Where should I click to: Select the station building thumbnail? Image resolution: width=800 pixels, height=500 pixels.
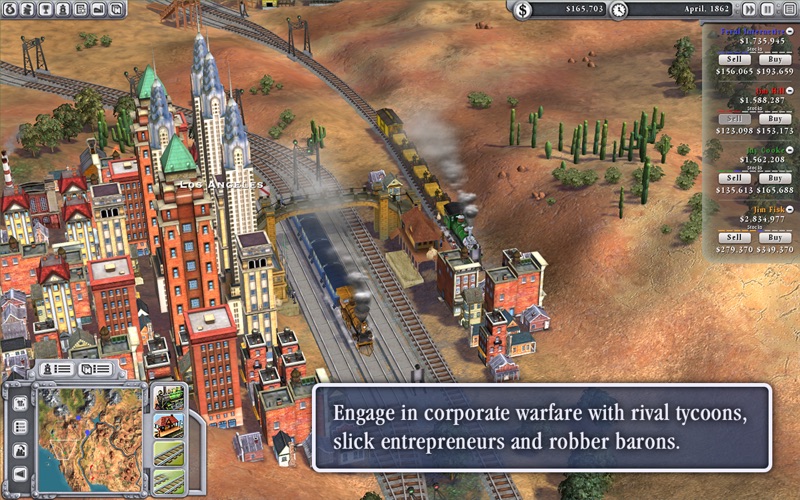(x=168, y=426)
